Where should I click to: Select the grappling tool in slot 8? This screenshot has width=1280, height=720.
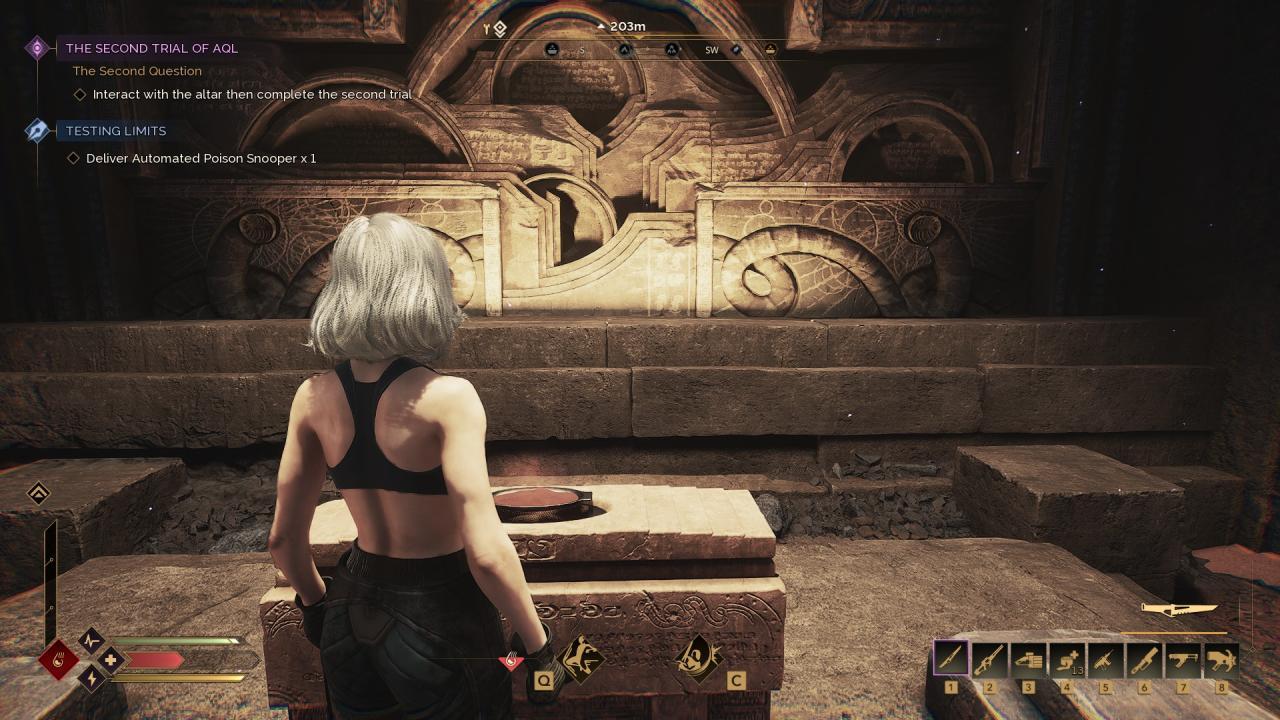(1221, 659)
